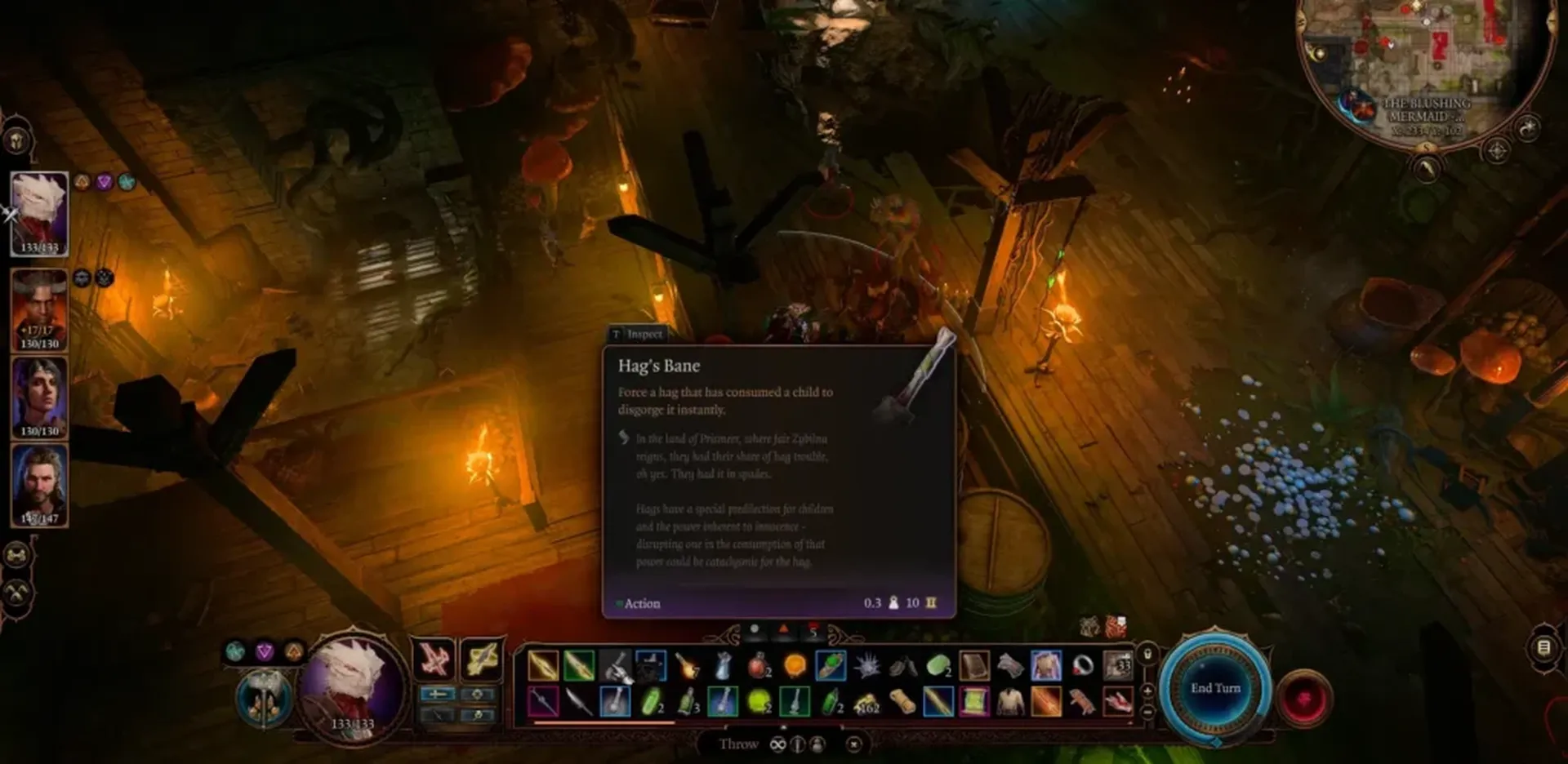Toggle the character targeting icon in the Throw bar
This screenshot has width=1568, height=764.
click(x=817, y=744)
